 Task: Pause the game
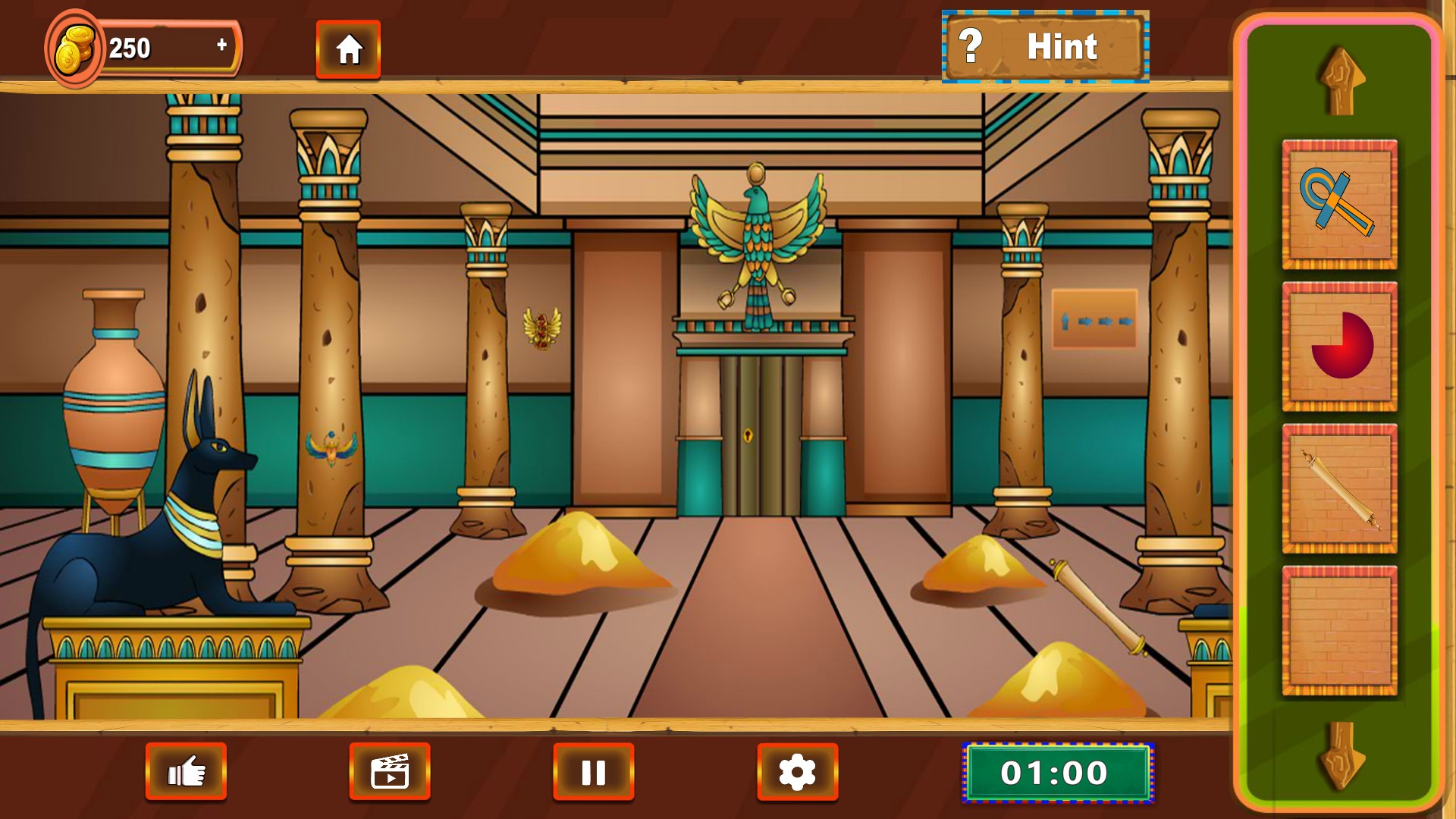(x=593, y=772)
